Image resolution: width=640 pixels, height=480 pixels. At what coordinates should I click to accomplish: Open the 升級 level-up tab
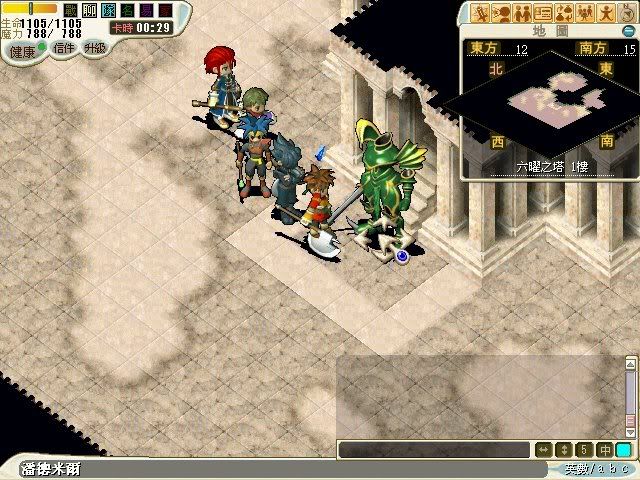click(95, 48)
